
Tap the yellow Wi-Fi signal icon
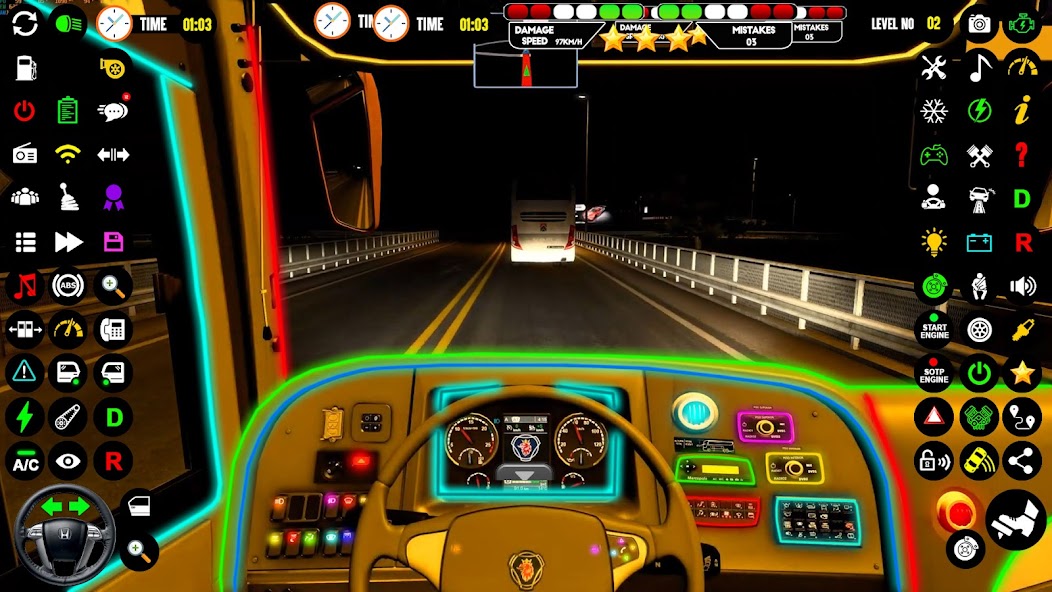(68, 154)
